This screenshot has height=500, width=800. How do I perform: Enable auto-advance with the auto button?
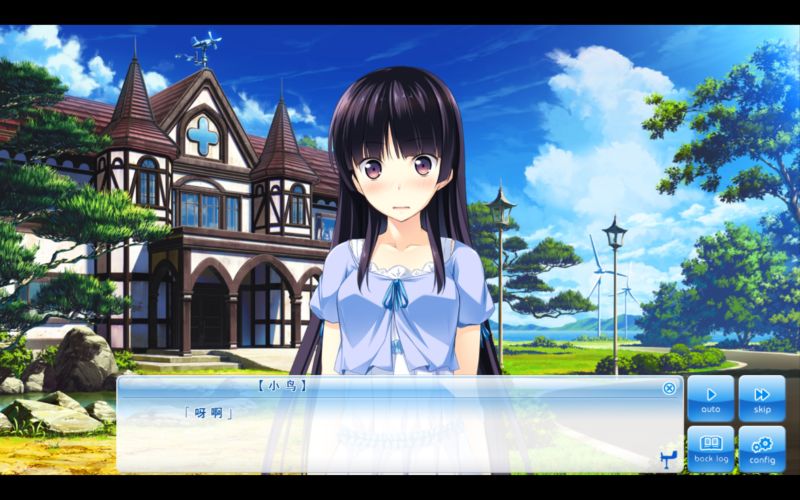point(710,398)
